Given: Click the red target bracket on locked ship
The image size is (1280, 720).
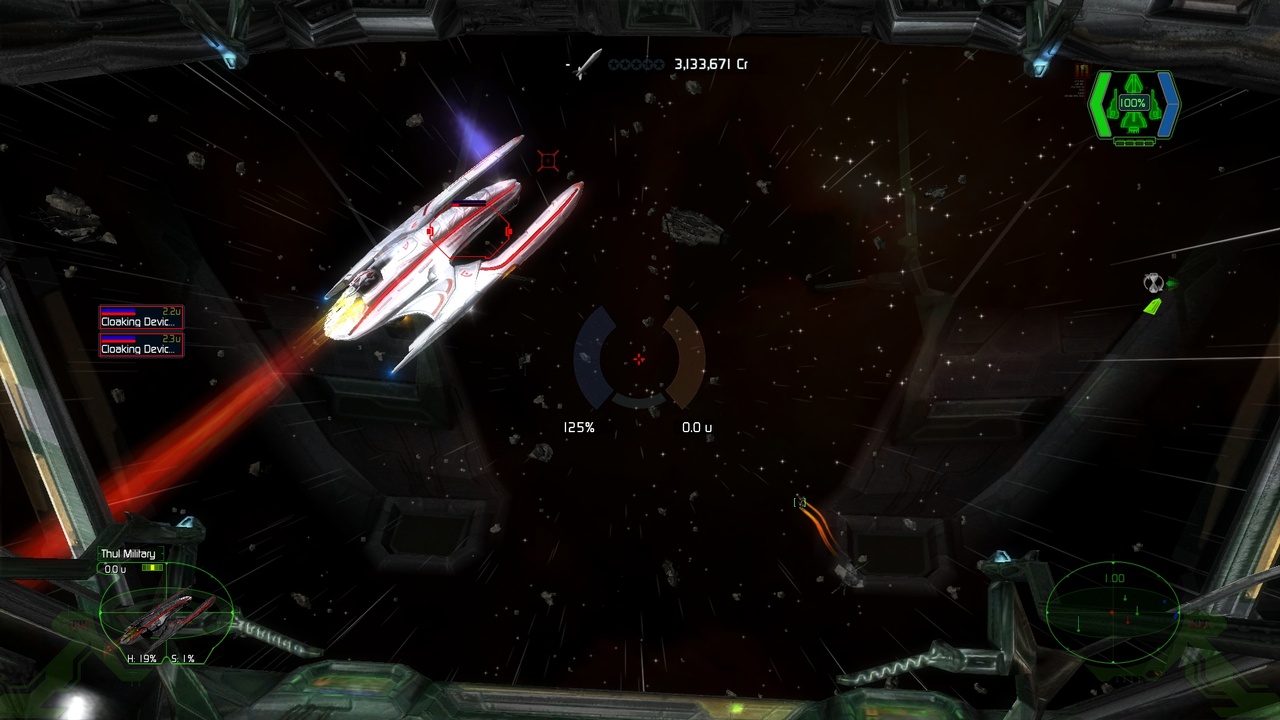Looking at the screenshot, I should click(469, 233).
